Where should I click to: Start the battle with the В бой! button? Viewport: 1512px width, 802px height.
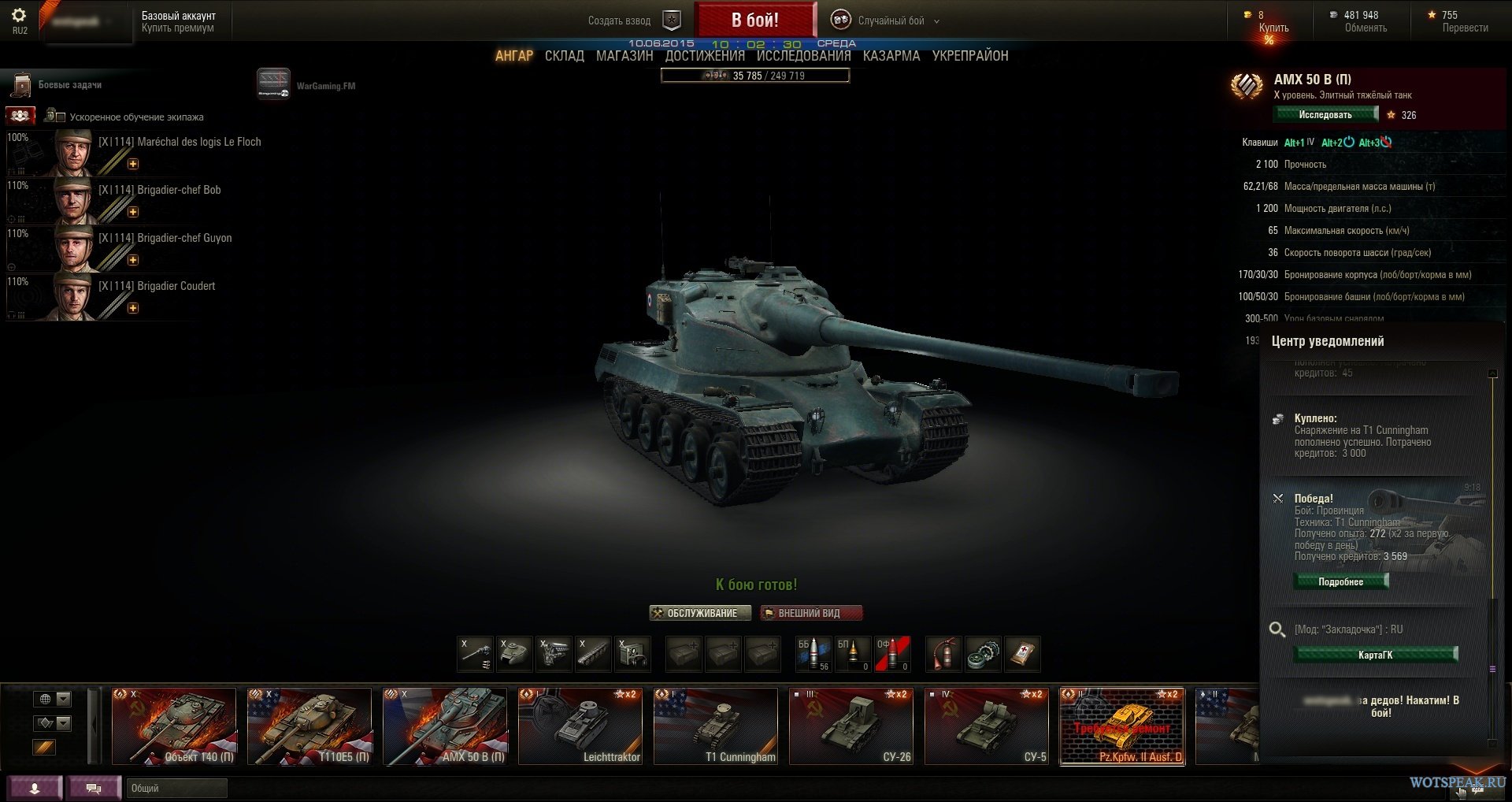click(x=754, y=20)
